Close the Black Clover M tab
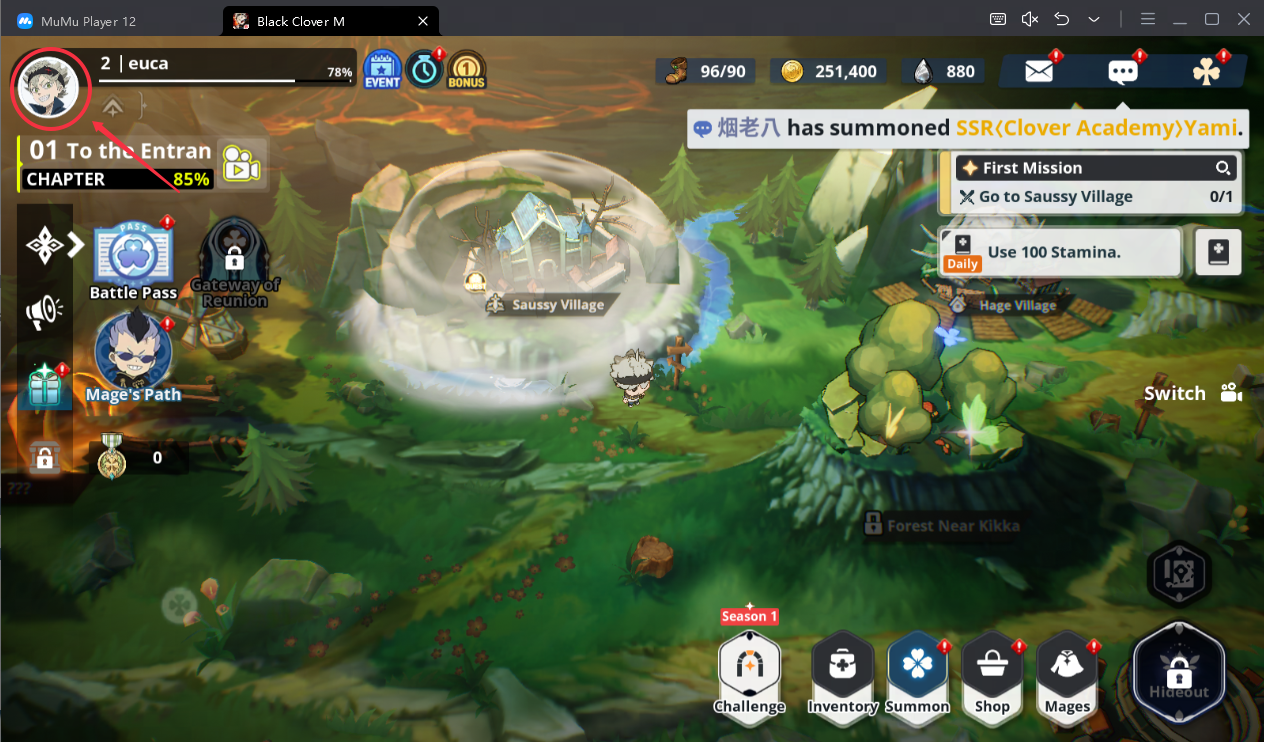This screenshot has width=1264, height=742. [423, 20]
